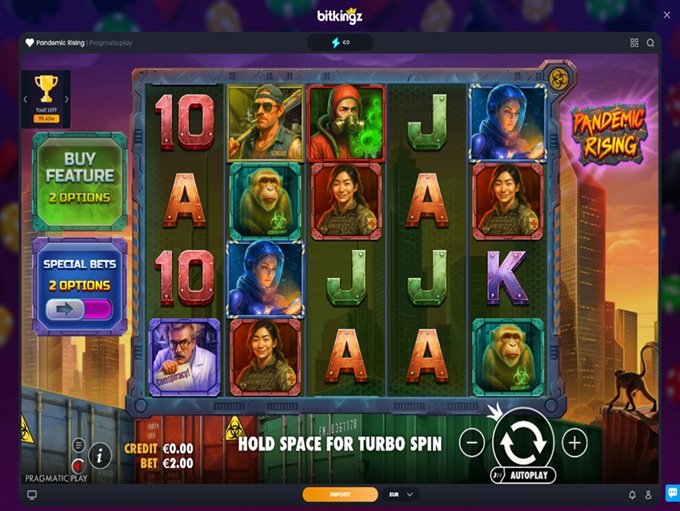Toggle the Special Bets arrow switch
The image size is (680, 511).
pyautogui.click(x=79, y=310)
